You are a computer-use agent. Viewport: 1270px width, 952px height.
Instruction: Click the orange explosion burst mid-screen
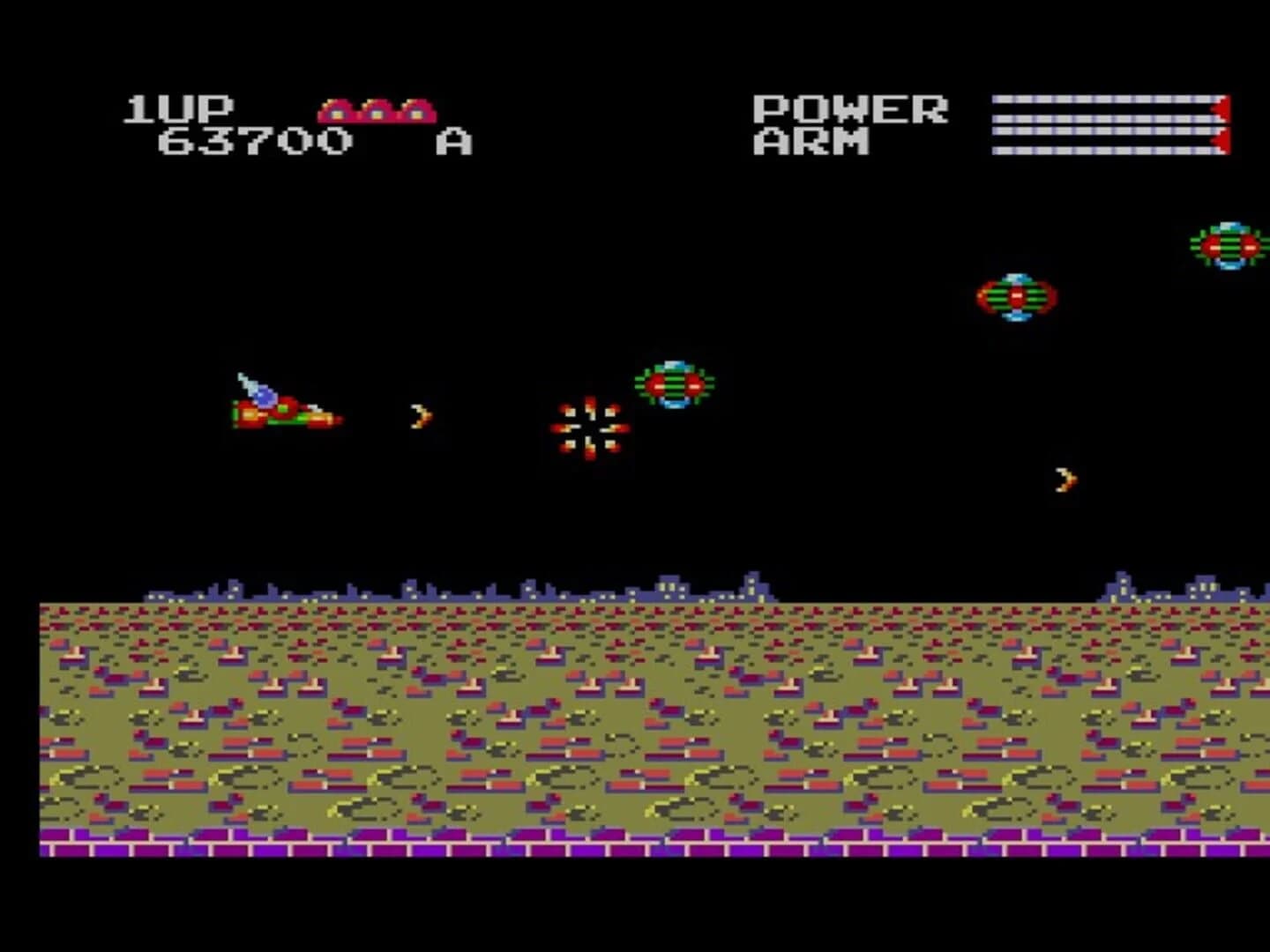[x=589, y=429]
